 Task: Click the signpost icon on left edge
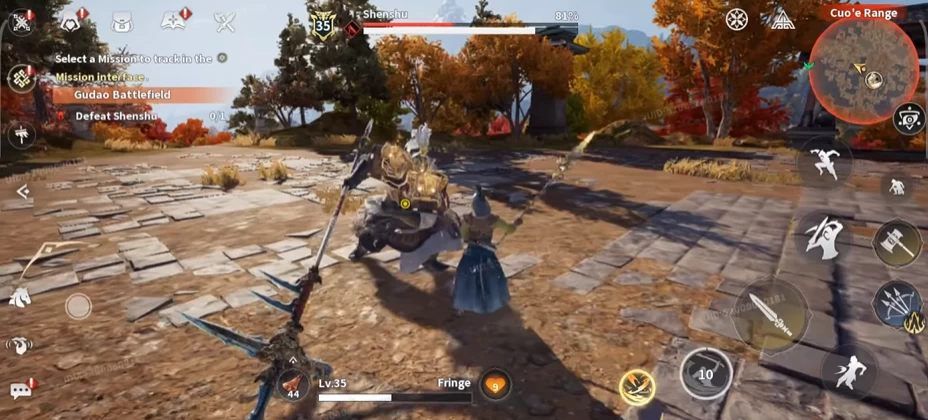pos(20,134)
